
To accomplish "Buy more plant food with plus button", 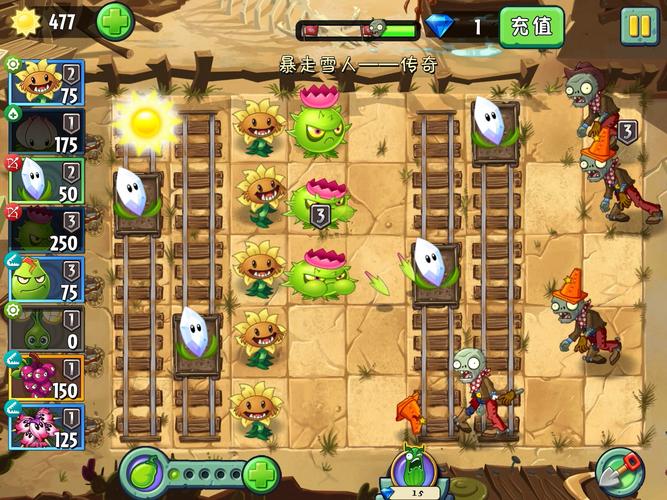I will (x=260, y=472).
